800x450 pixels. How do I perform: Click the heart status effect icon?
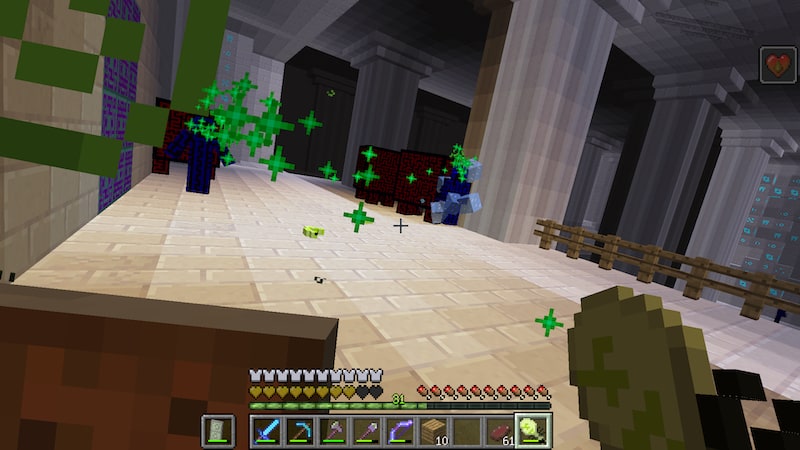[x=778, y=65]
